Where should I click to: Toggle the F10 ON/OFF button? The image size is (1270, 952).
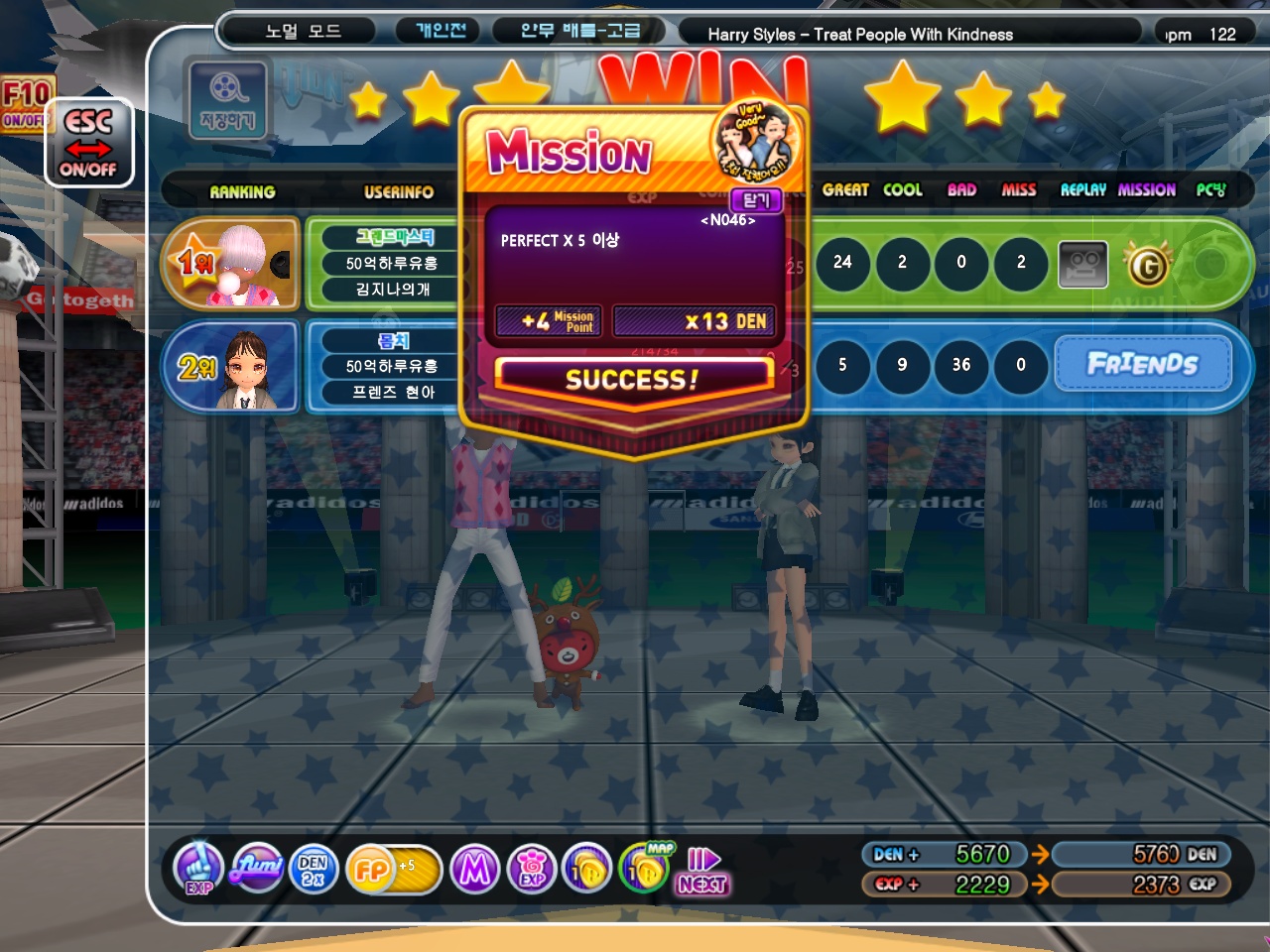[x=24, y=104]
